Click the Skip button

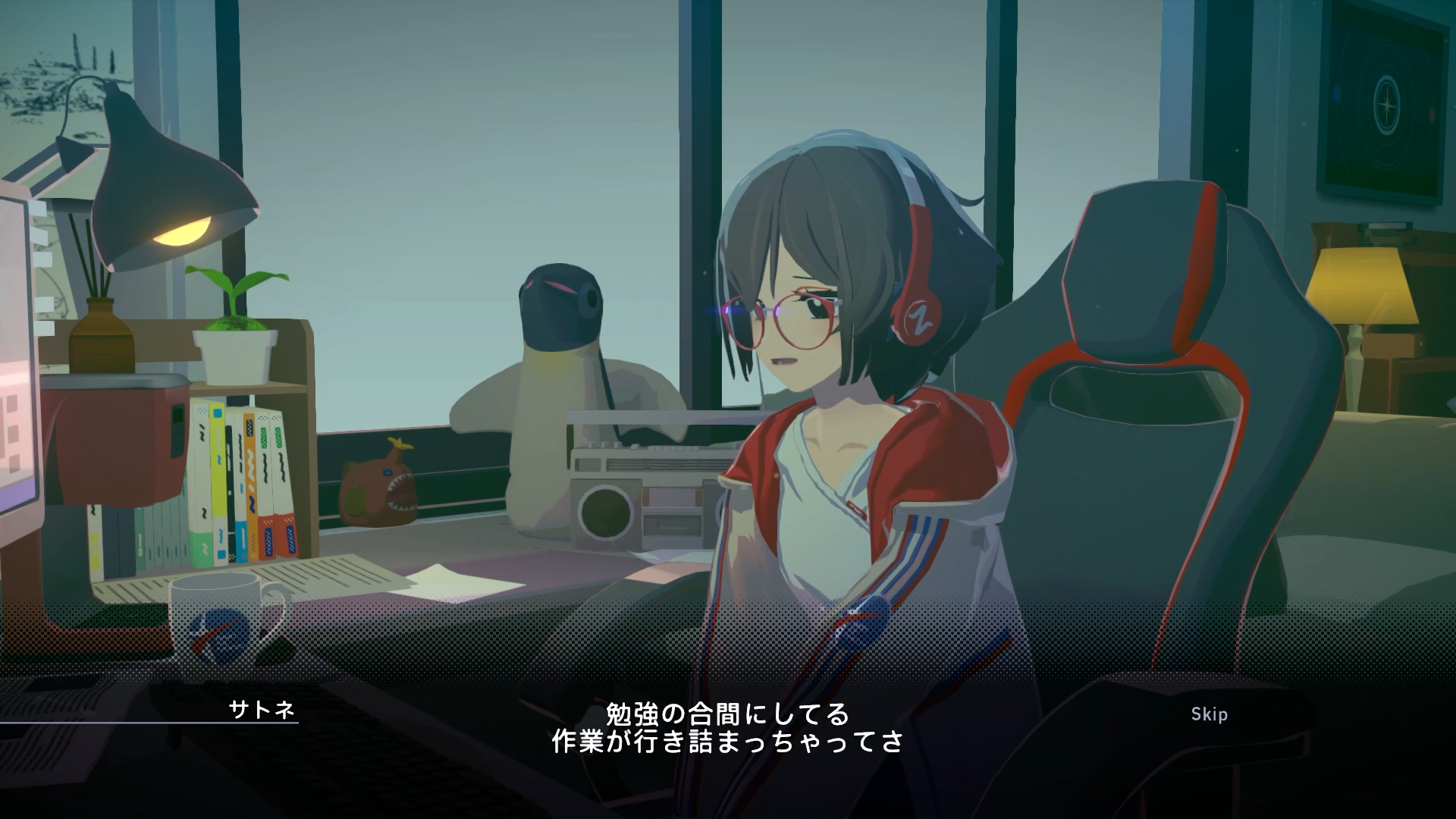click(1211, 714)
